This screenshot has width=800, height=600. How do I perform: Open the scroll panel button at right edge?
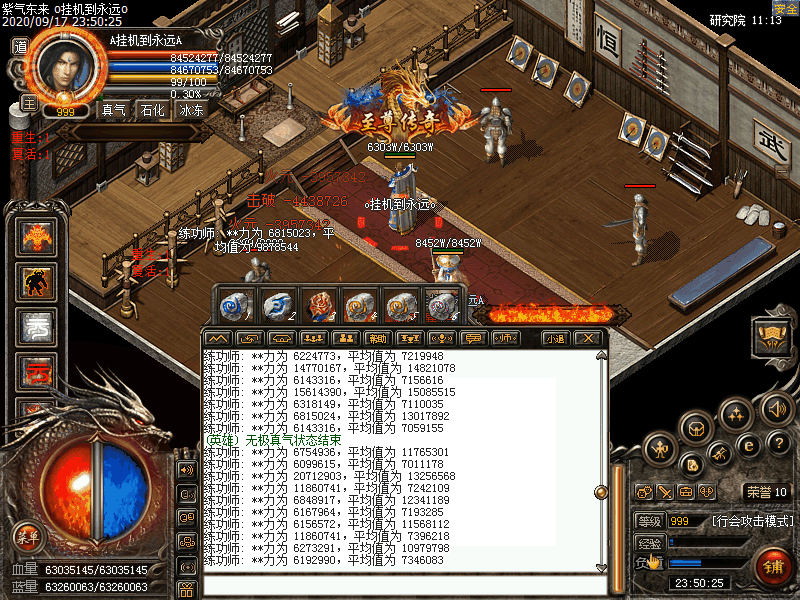click(772, 336)
